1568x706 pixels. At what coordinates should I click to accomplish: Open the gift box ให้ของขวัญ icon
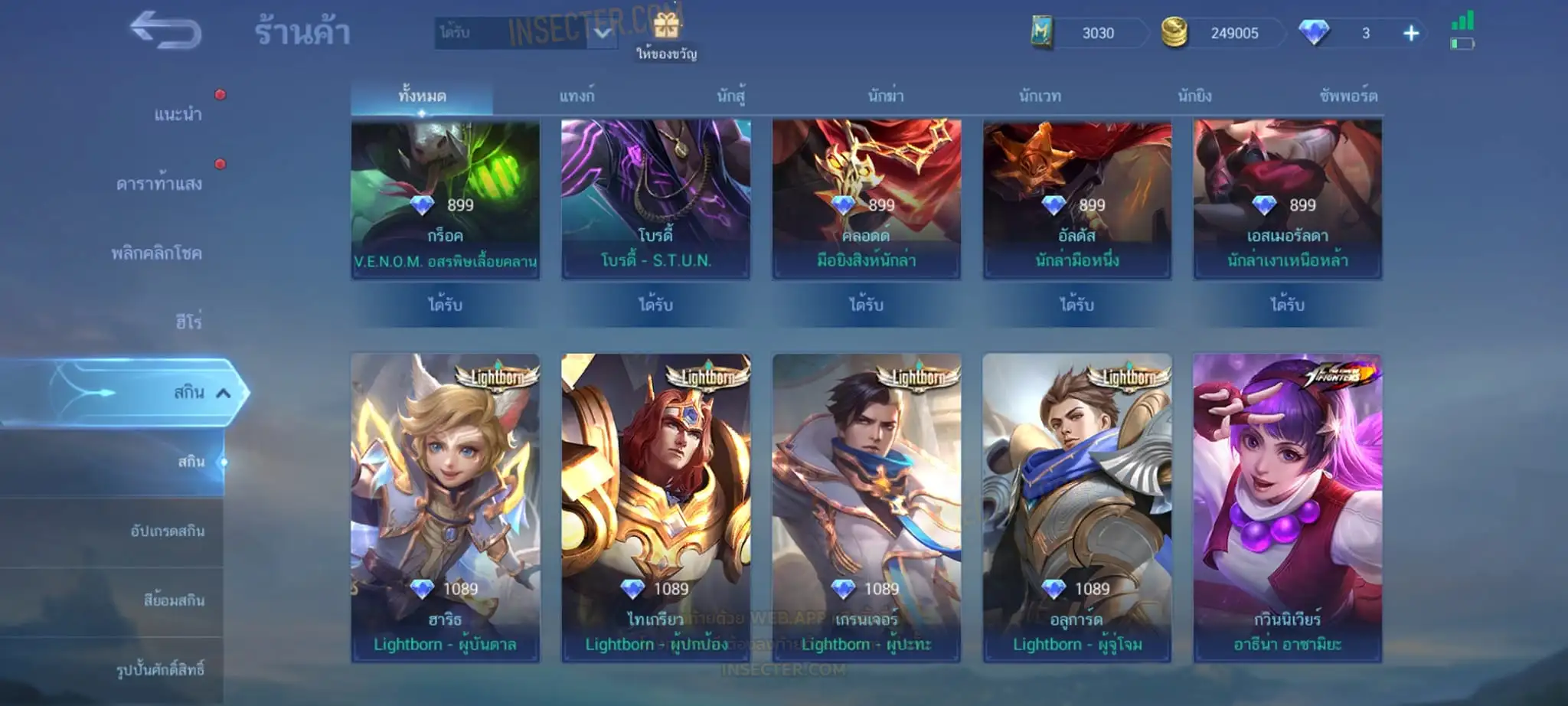[666, 29]
